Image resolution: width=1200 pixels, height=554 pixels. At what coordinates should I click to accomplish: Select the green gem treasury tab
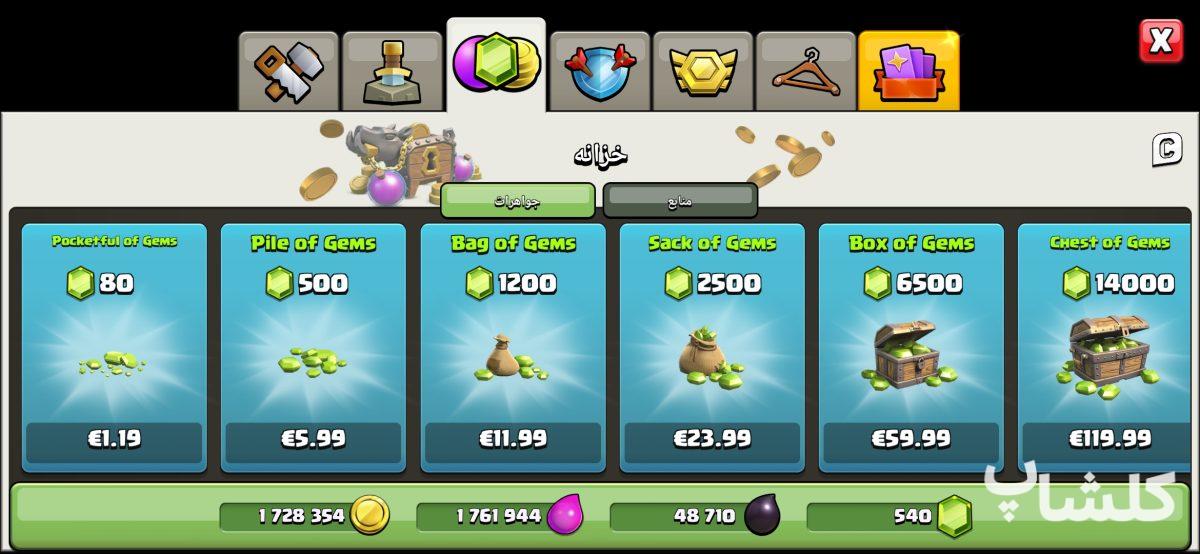coord(495,64)
